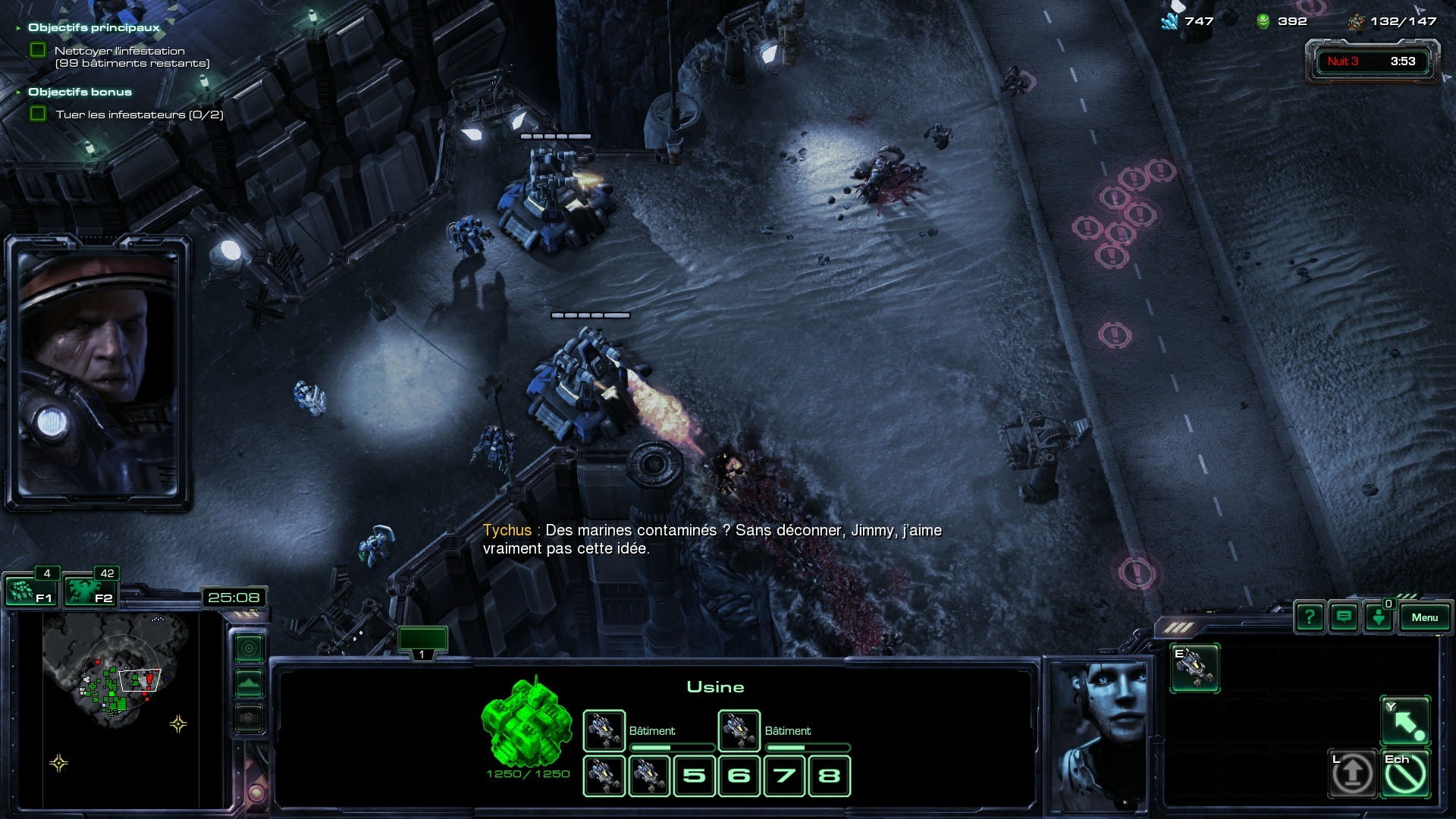1456x819 pixels.
Task: Select the idle workers F1 button
Action: [30, 591]
